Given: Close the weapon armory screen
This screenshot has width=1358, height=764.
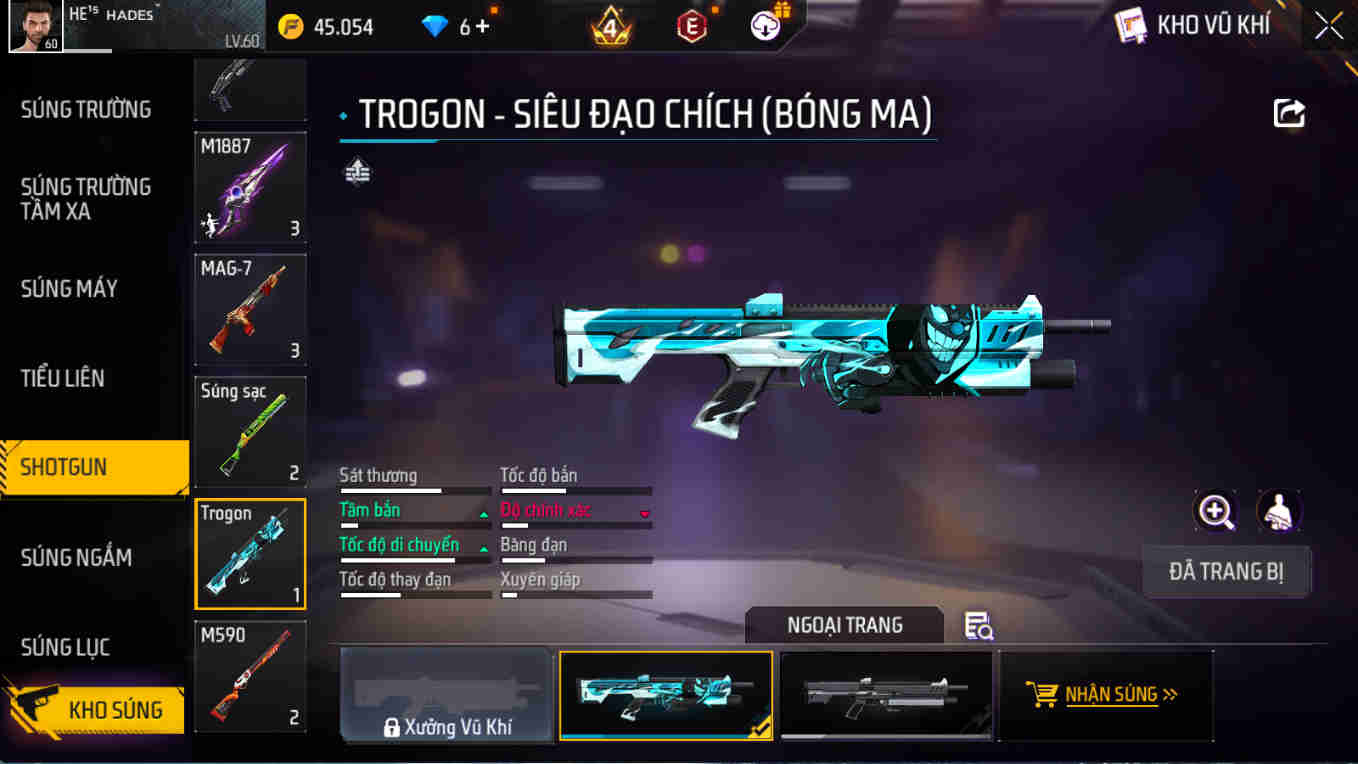Looking at the screenshot, I should coord(1329,26).
